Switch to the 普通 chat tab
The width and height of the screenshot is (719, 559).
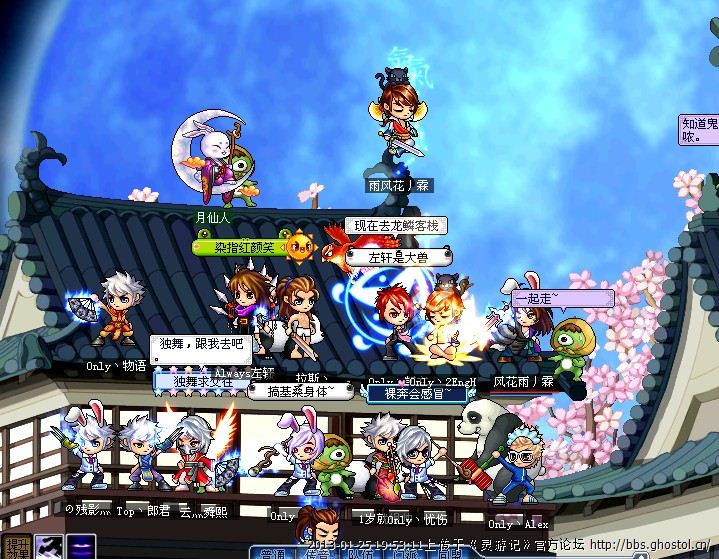274,552
